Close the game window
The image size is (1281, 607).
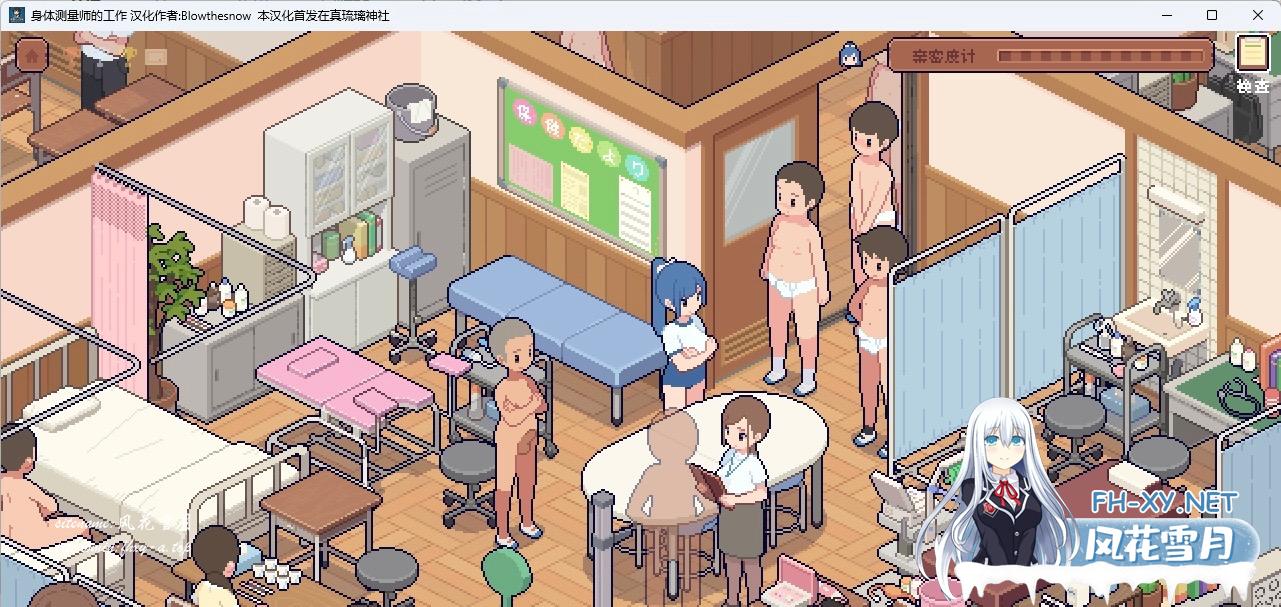1257,15
